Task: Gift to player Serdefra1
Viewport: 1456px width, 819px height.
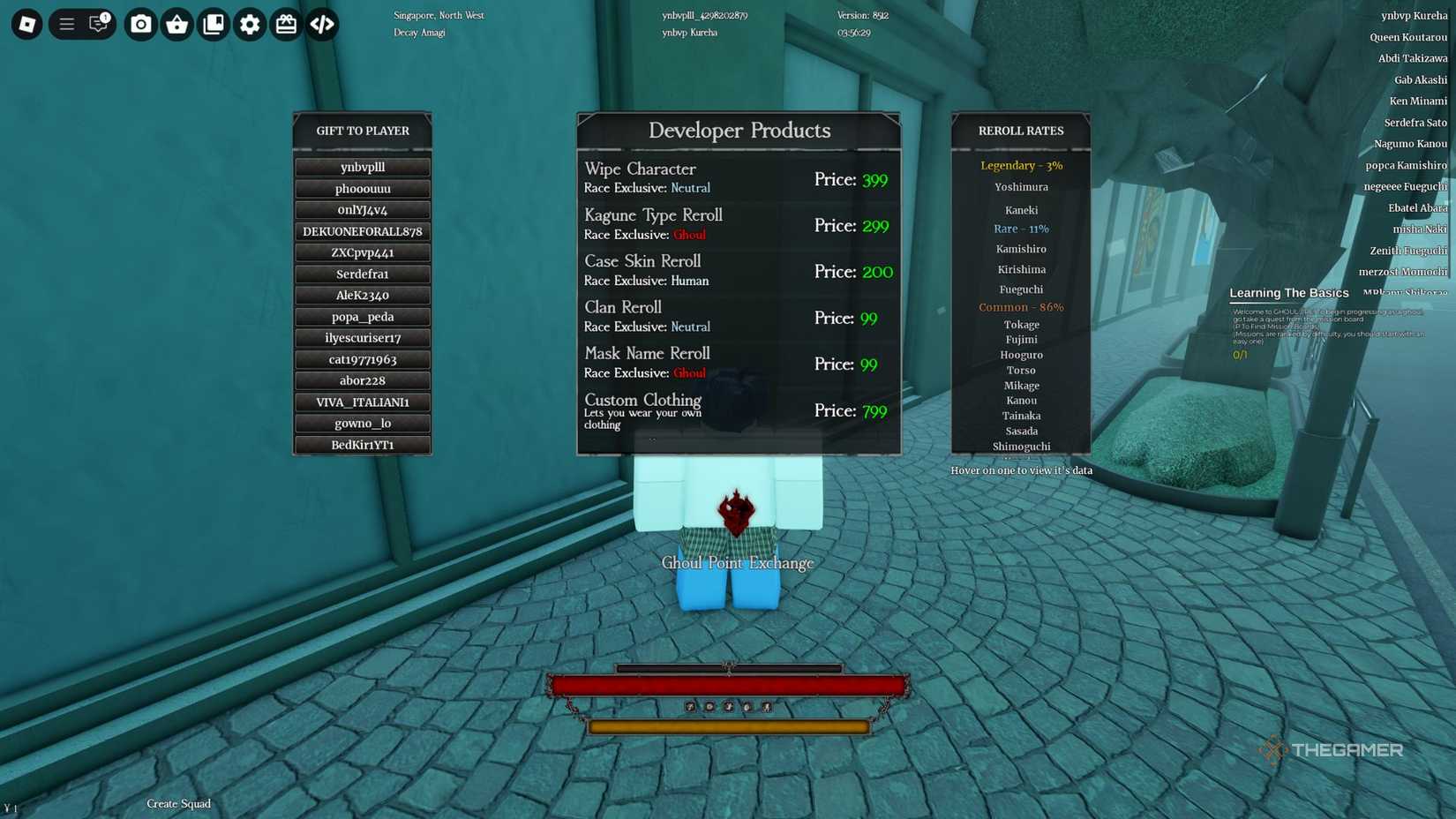Action: click(x=362, y=274)
